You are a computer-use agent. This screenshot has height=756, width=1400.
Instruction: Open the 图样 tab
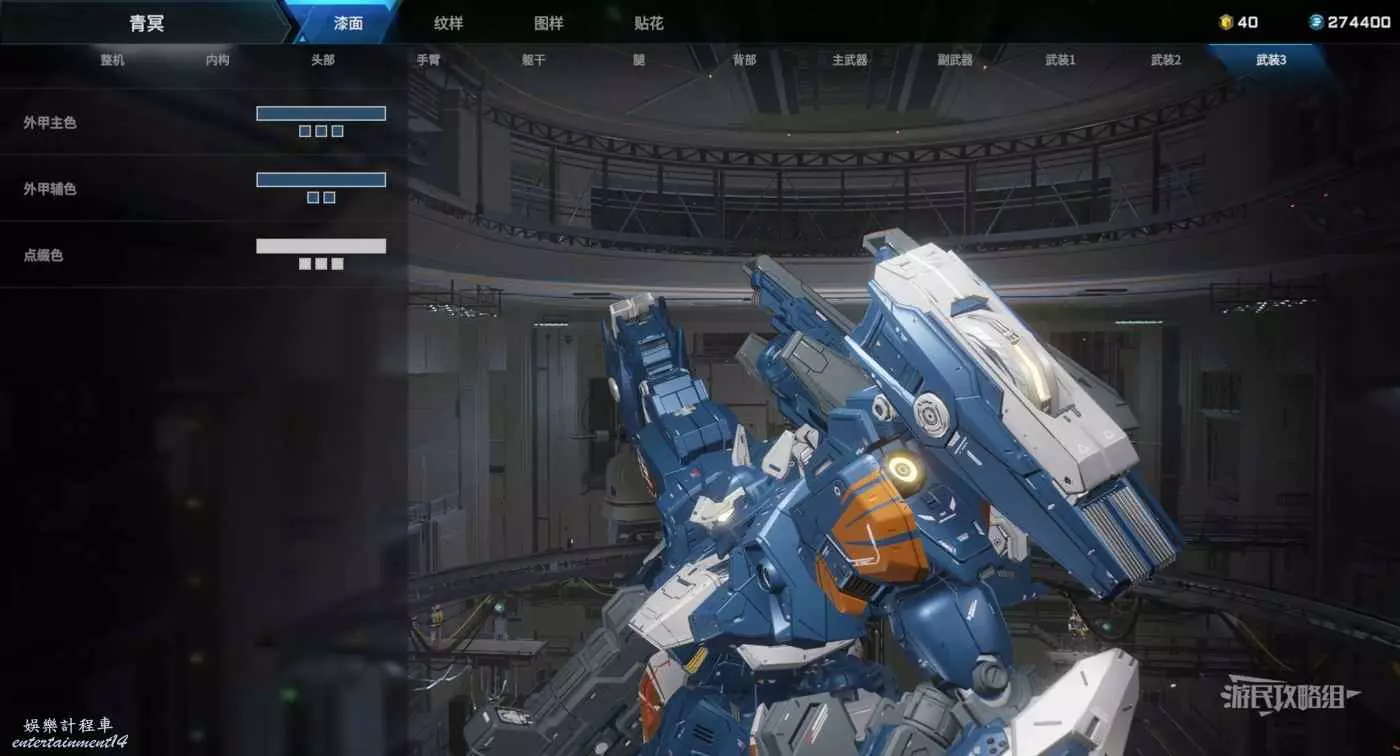click(549, 23)
